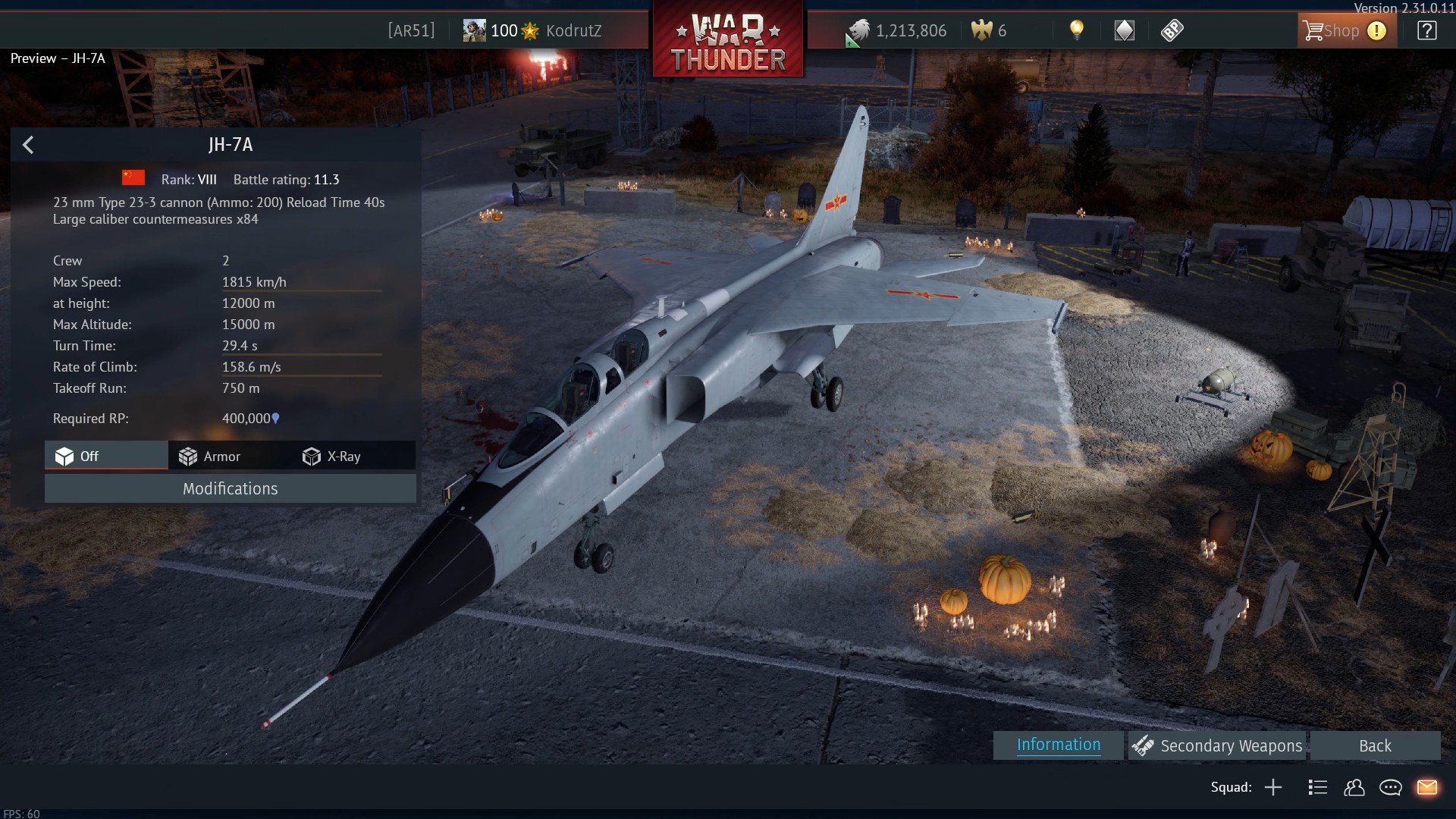Image resolution: width=1456 pixels, height=819 pixels.
Task: Click the Back button
Action: [1374, 746]
